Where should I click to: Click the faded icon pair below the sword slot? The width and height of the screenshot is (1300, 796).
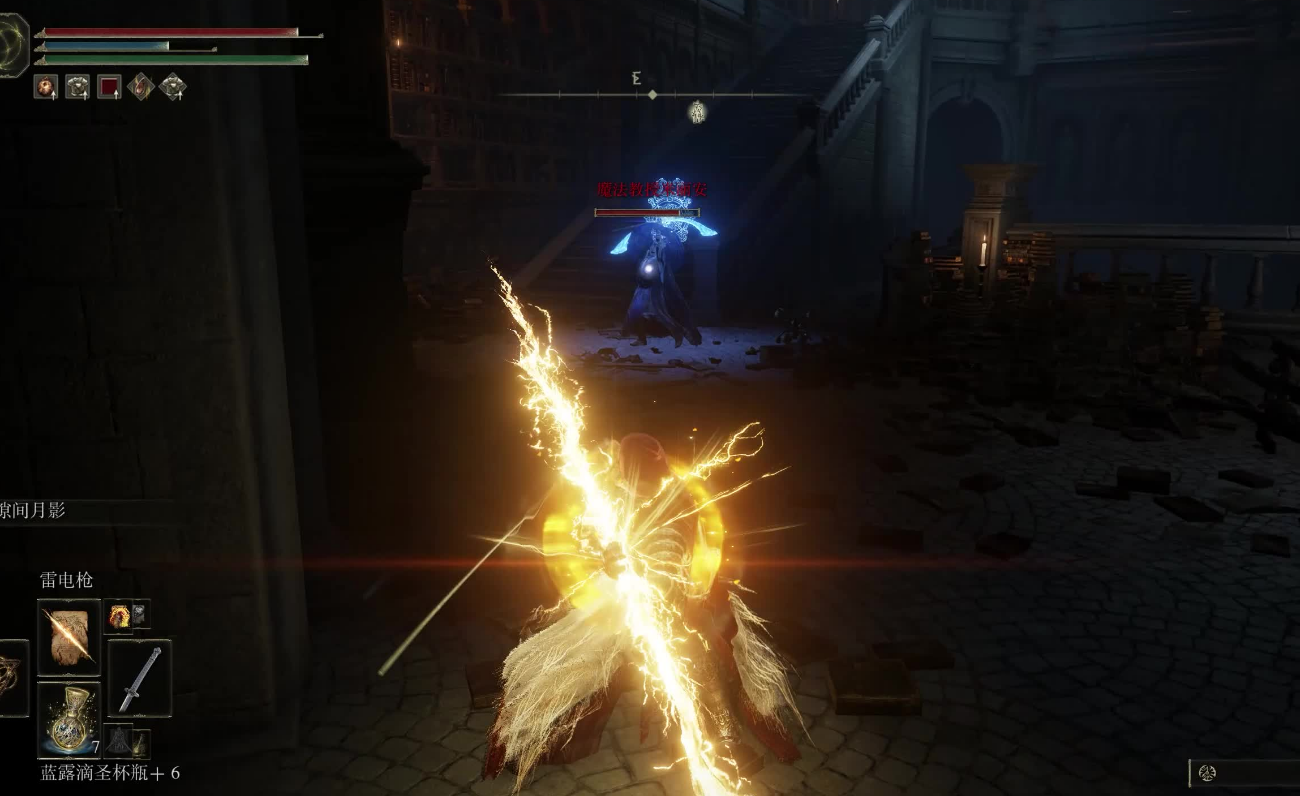pyautogui.click(x=127, y=743)
